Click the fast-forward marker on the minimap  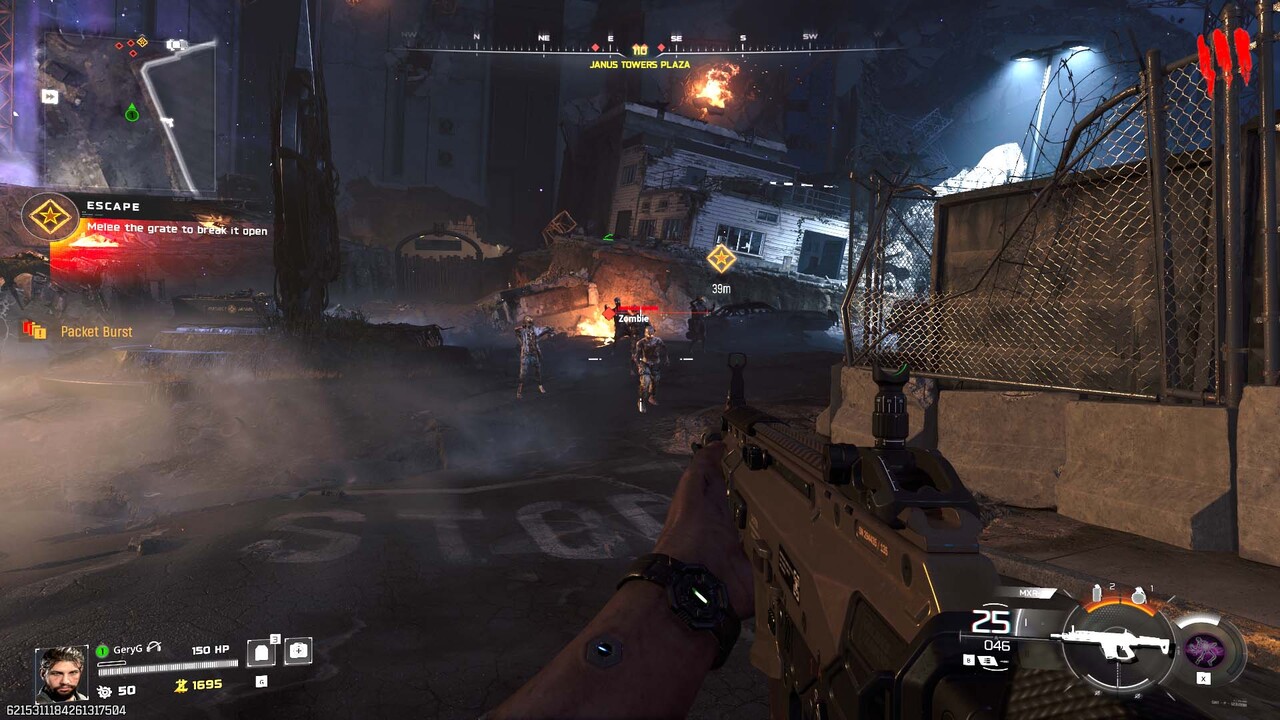pyautogui.click(x=49, y=97)
